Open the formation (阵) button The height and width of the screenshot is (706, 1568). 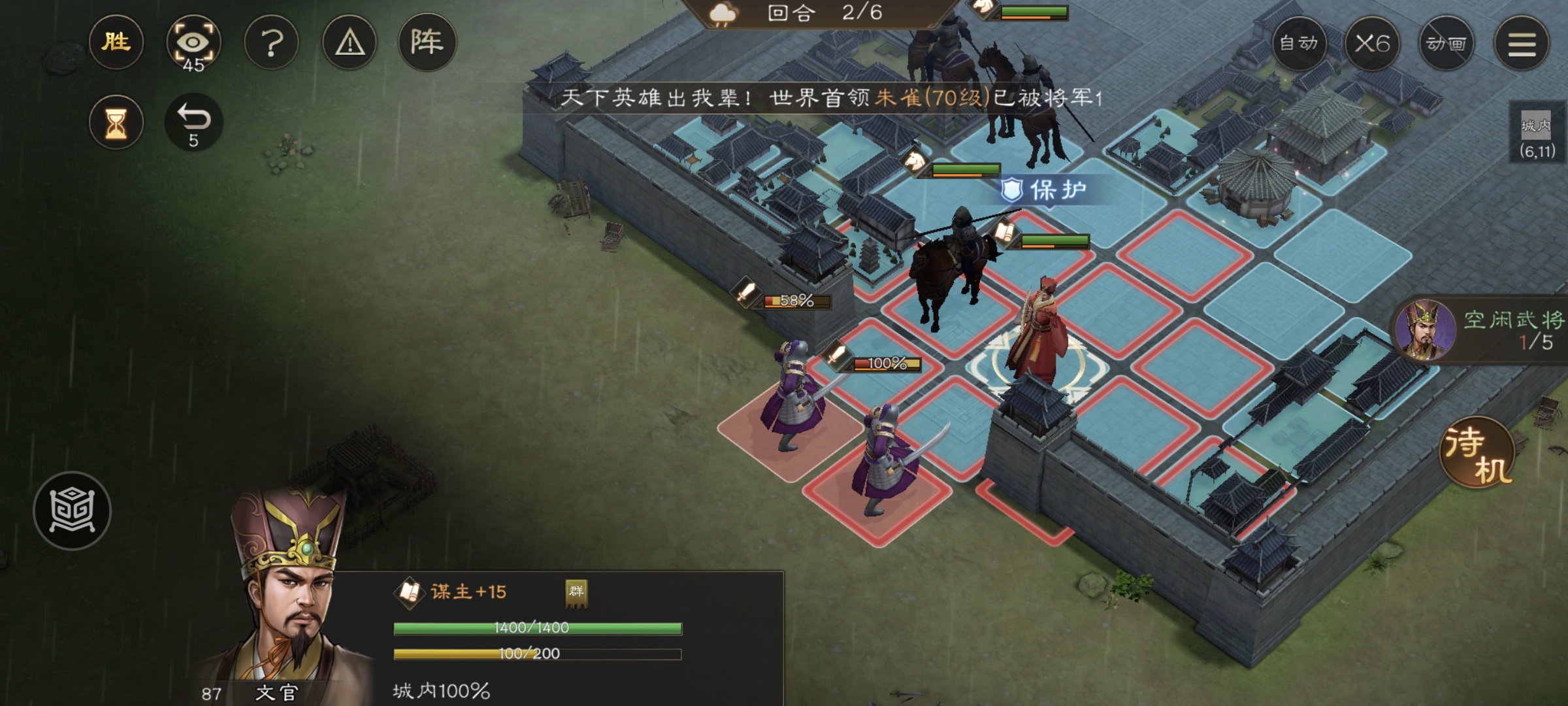427,42
